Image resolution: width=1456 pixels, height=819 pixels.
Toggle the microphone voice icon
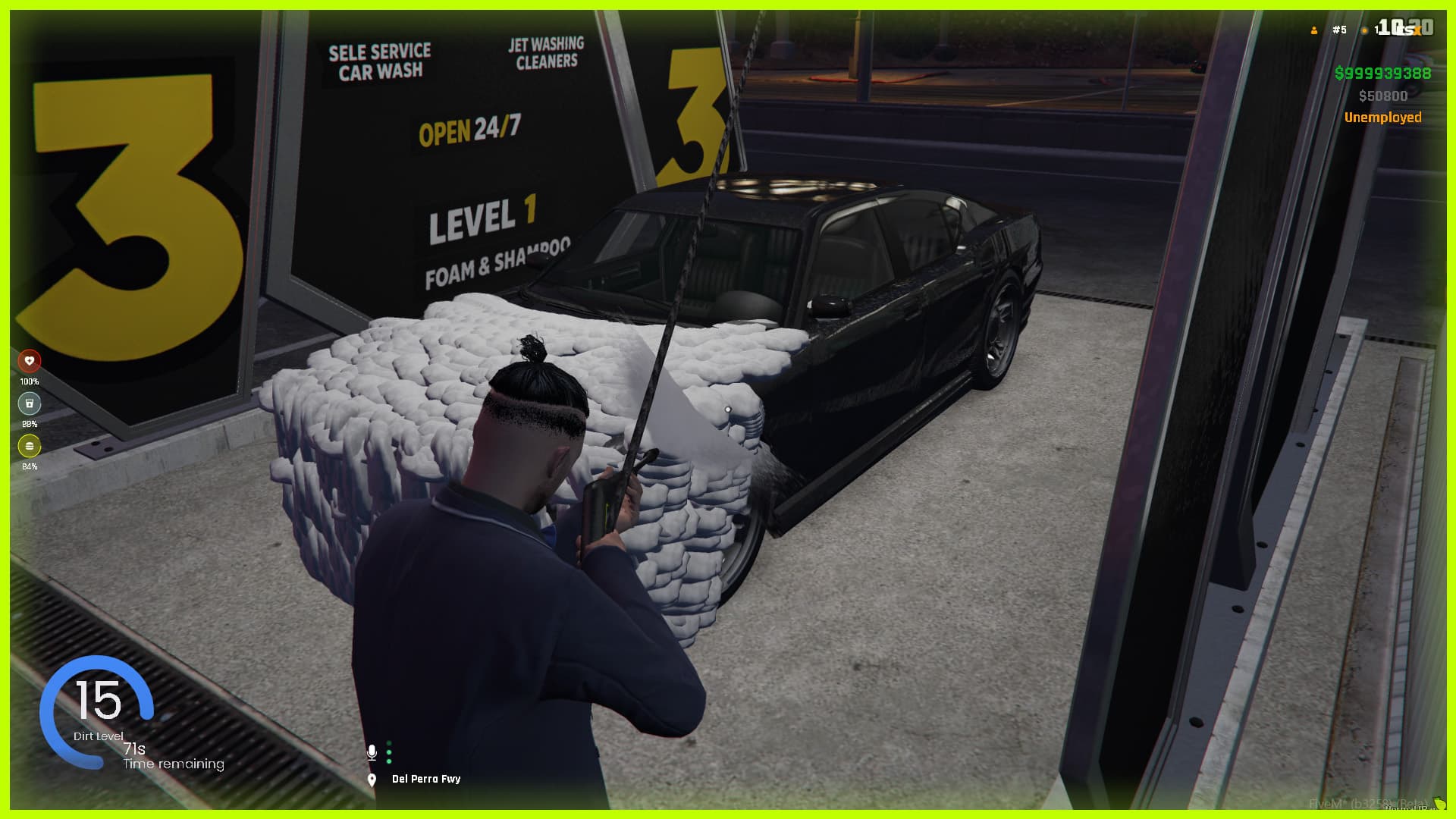(x=372, y=752)
